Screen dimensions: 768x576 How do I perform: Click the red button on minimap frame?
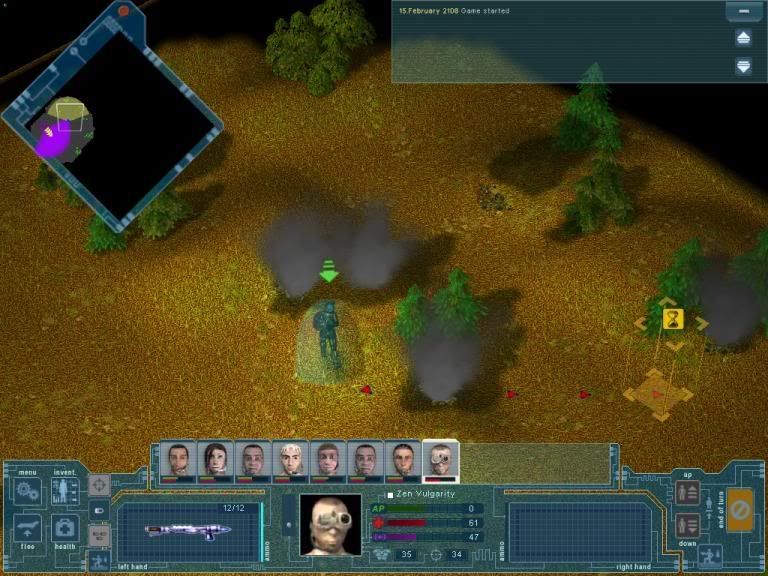coord(124,11)
